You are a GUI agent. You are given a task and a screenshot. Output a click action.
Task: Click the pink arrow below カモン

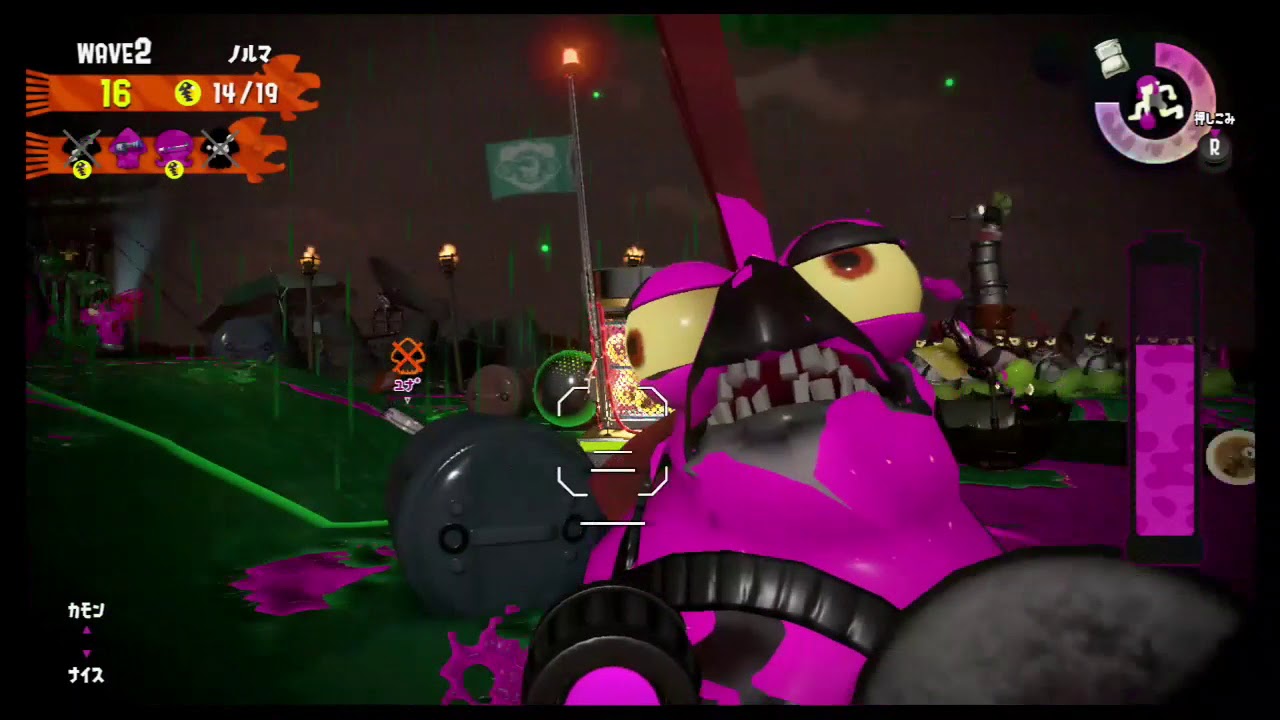click(x=85, y=655)
